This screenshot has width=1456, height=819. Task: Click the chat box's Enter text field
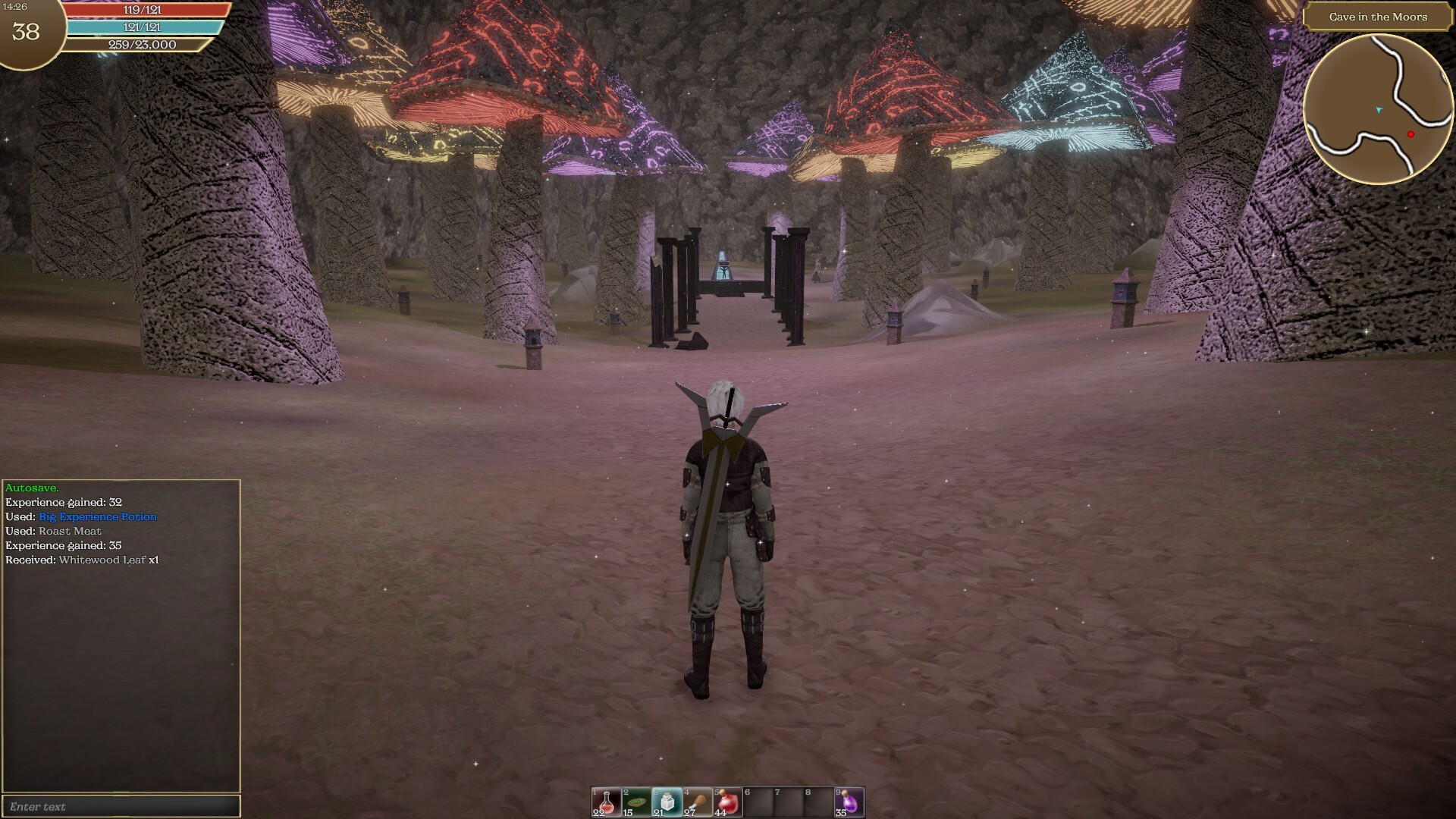coord(121,806)
